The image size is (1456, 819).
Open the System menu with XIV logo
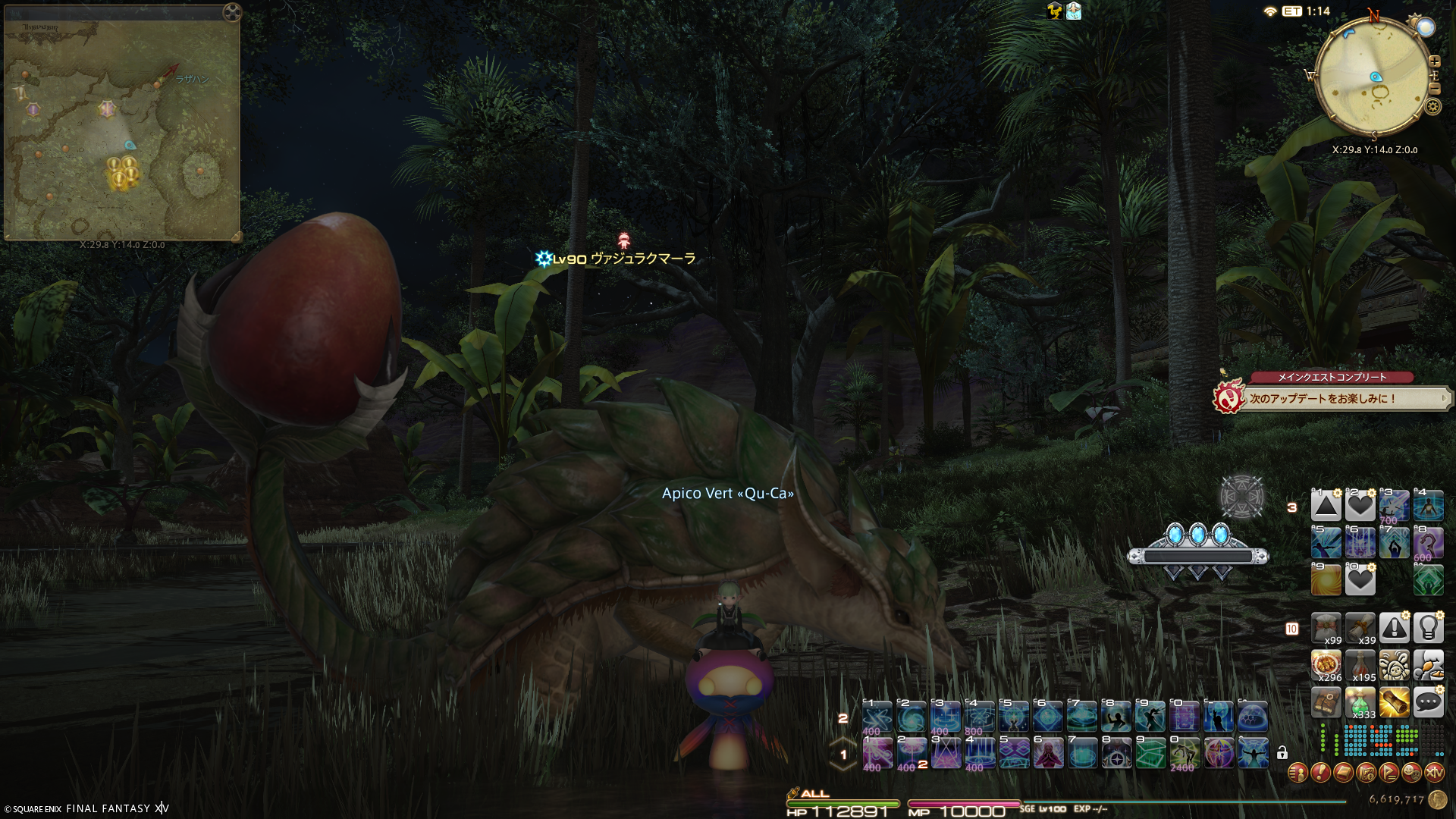1434,773
